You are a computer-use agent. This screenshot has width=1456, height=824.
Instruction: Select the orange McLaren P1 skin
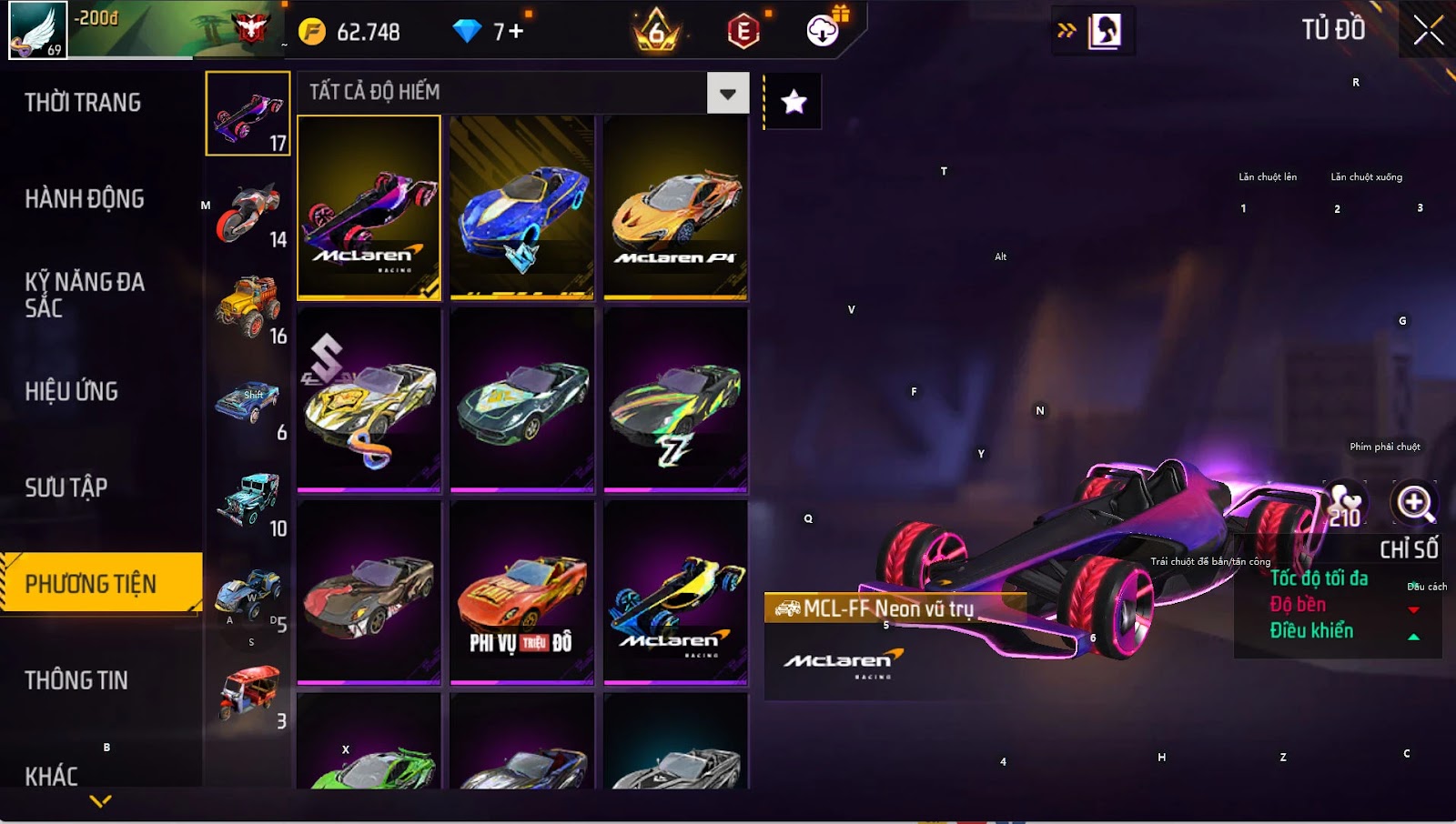(675, 207)
